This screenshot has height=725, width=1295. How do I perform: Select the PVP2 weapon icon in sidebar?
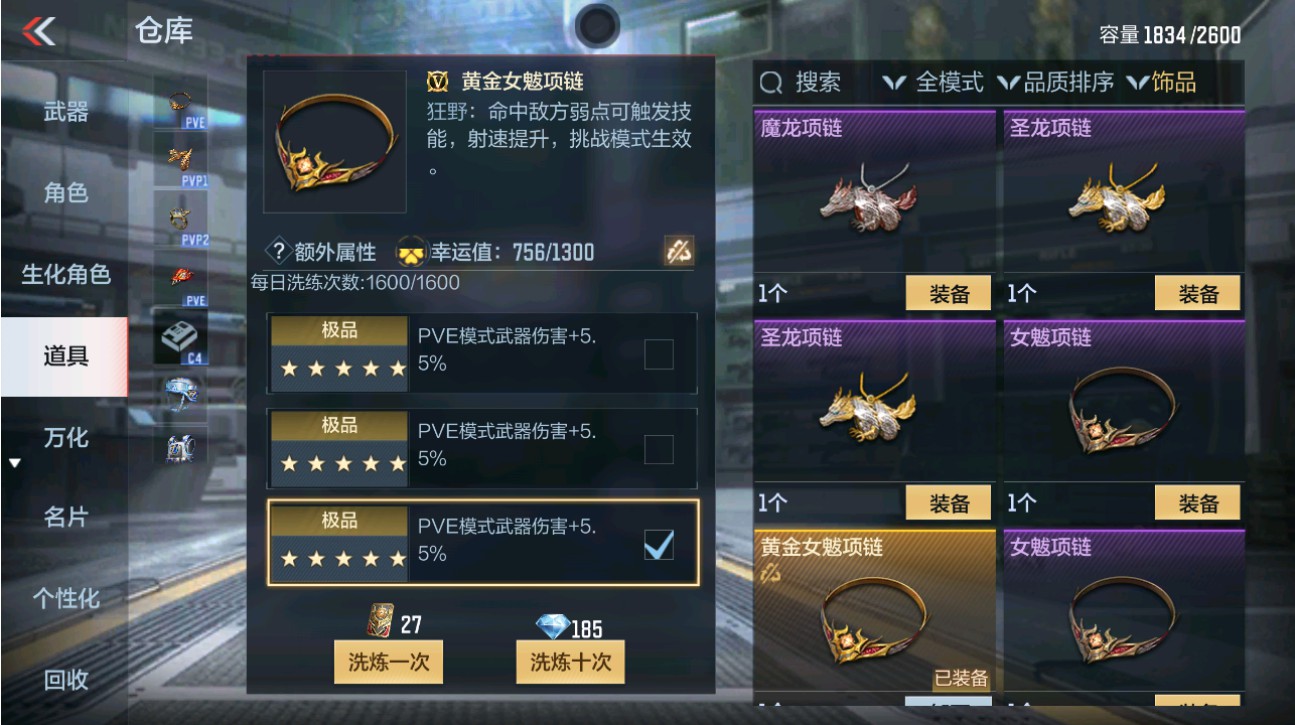(x=178, y=220)
